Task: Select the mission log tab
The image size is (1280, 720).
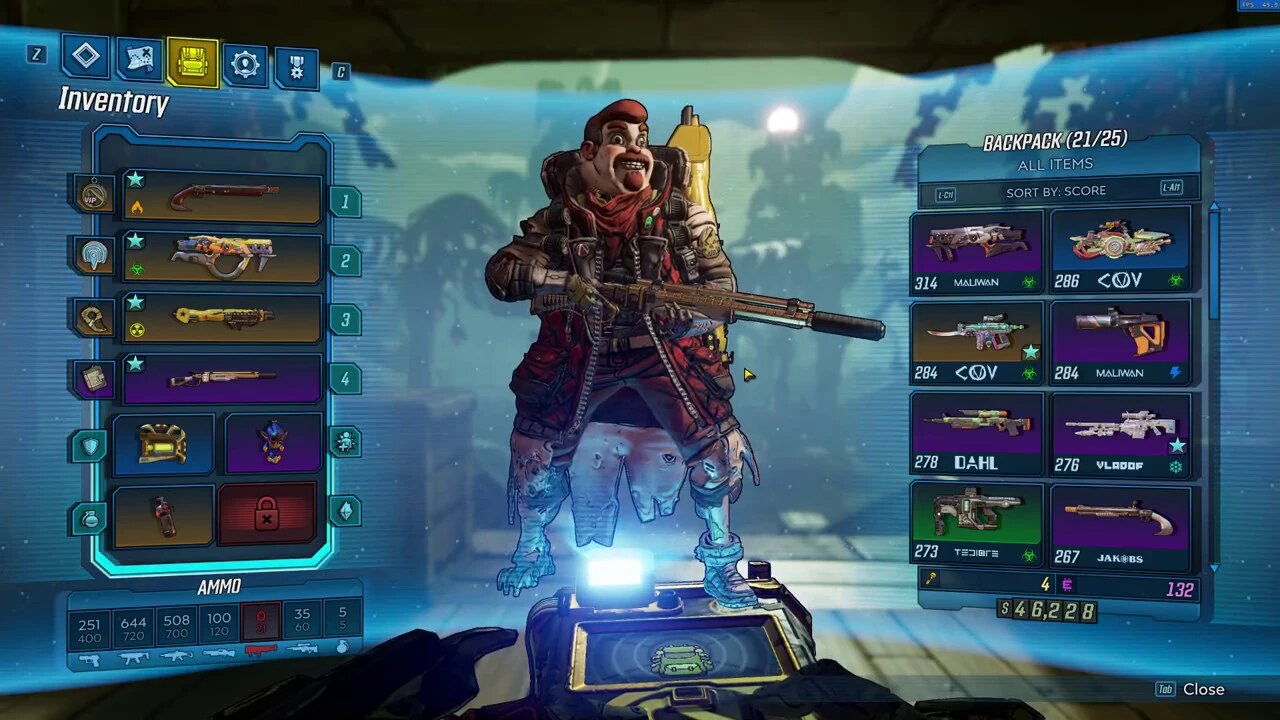Action: click(x=86, y=56)
